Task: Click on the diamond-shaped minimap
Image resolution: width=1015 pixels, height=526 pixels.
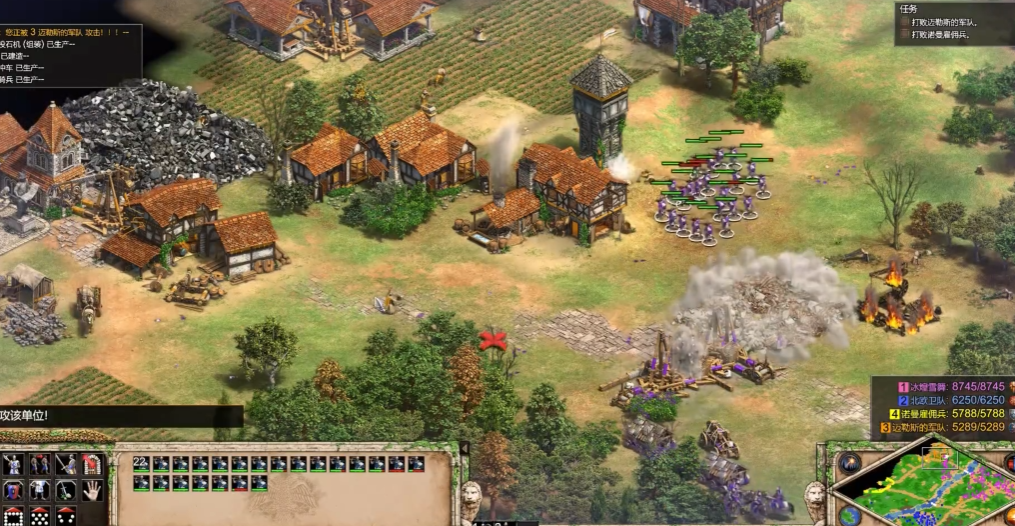Action: 935,490
